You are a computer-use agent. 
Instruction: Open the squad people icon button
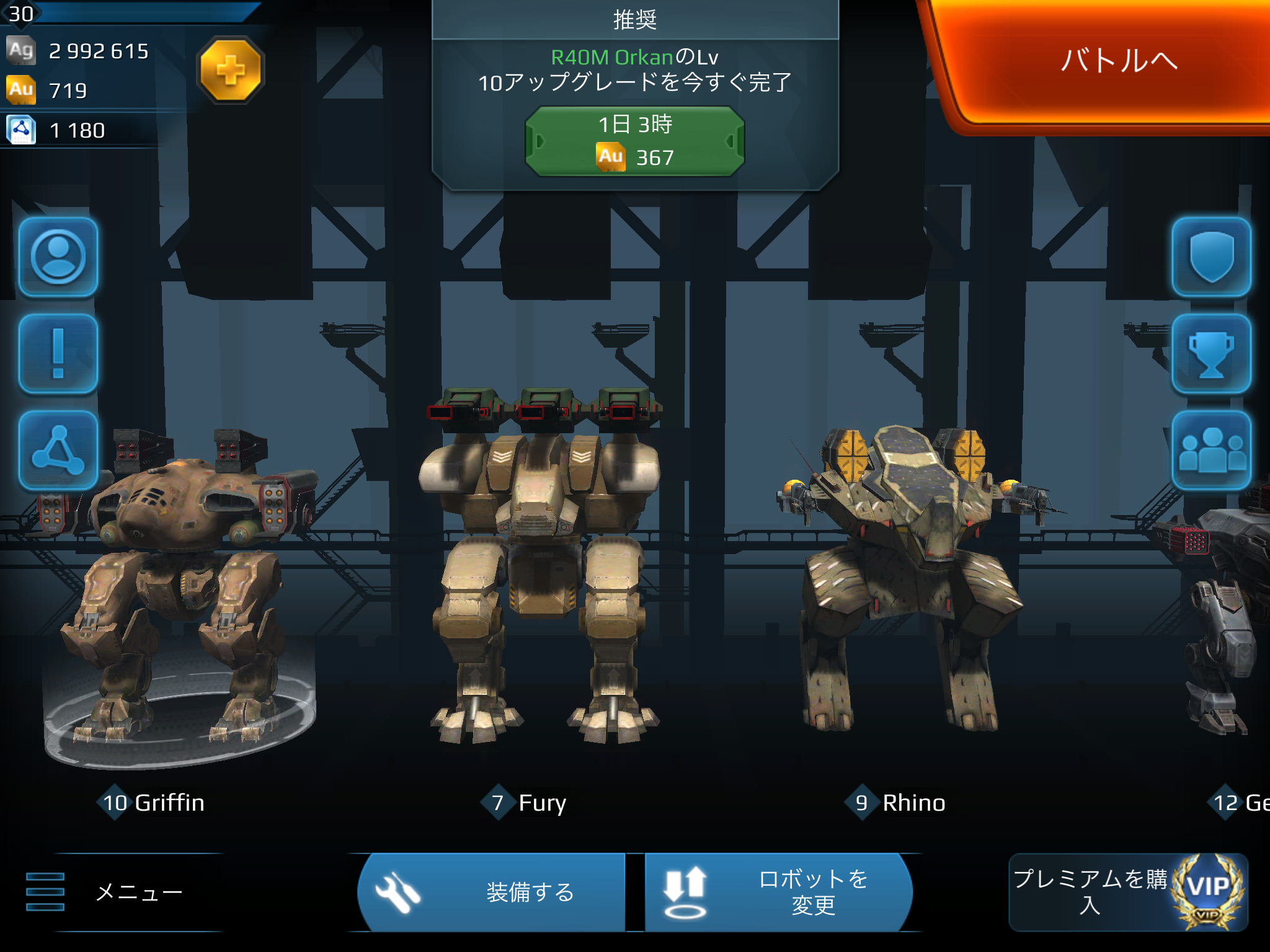click(x=1210, y=451)
